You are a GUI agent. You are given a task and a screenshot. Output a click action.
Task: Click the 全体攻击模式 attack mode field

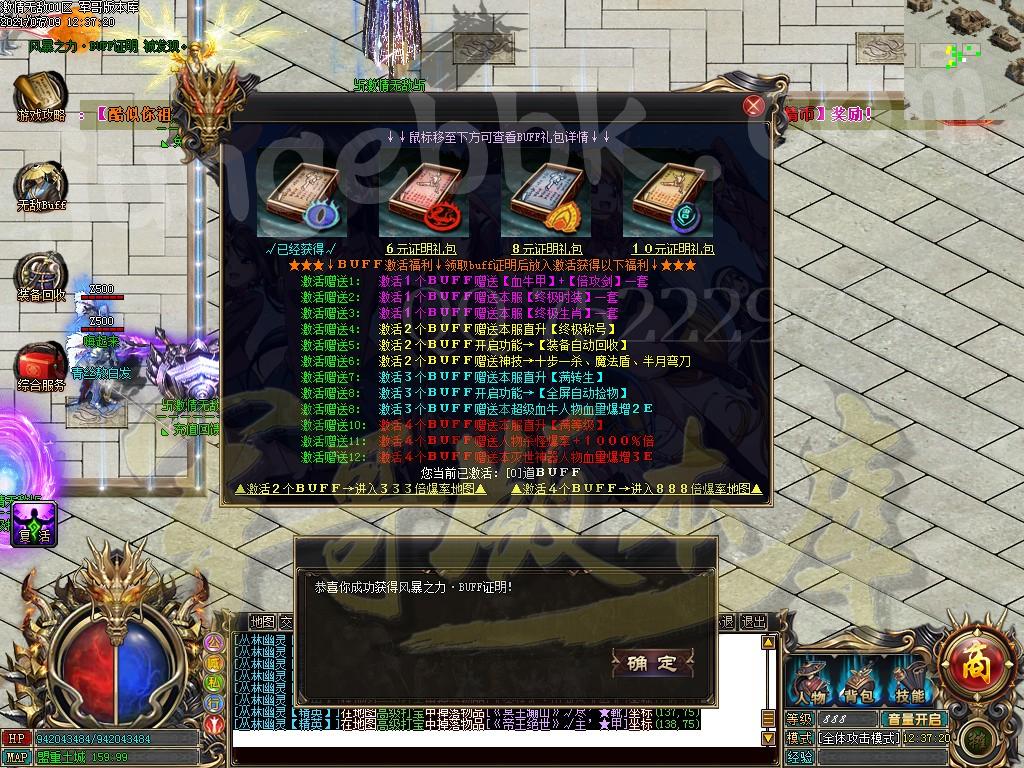[859, 738]
